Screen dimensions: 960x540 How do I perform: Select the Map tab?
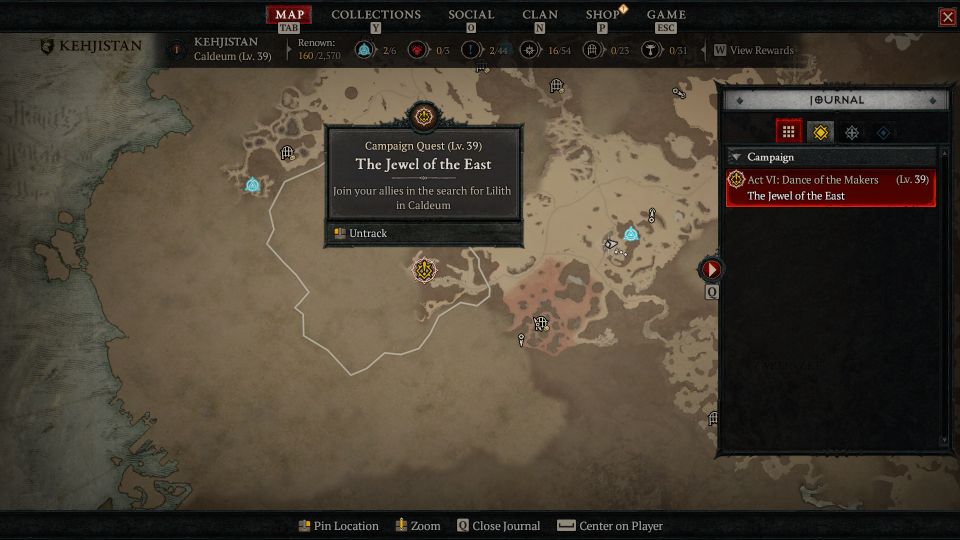click(x=289, y=15)
